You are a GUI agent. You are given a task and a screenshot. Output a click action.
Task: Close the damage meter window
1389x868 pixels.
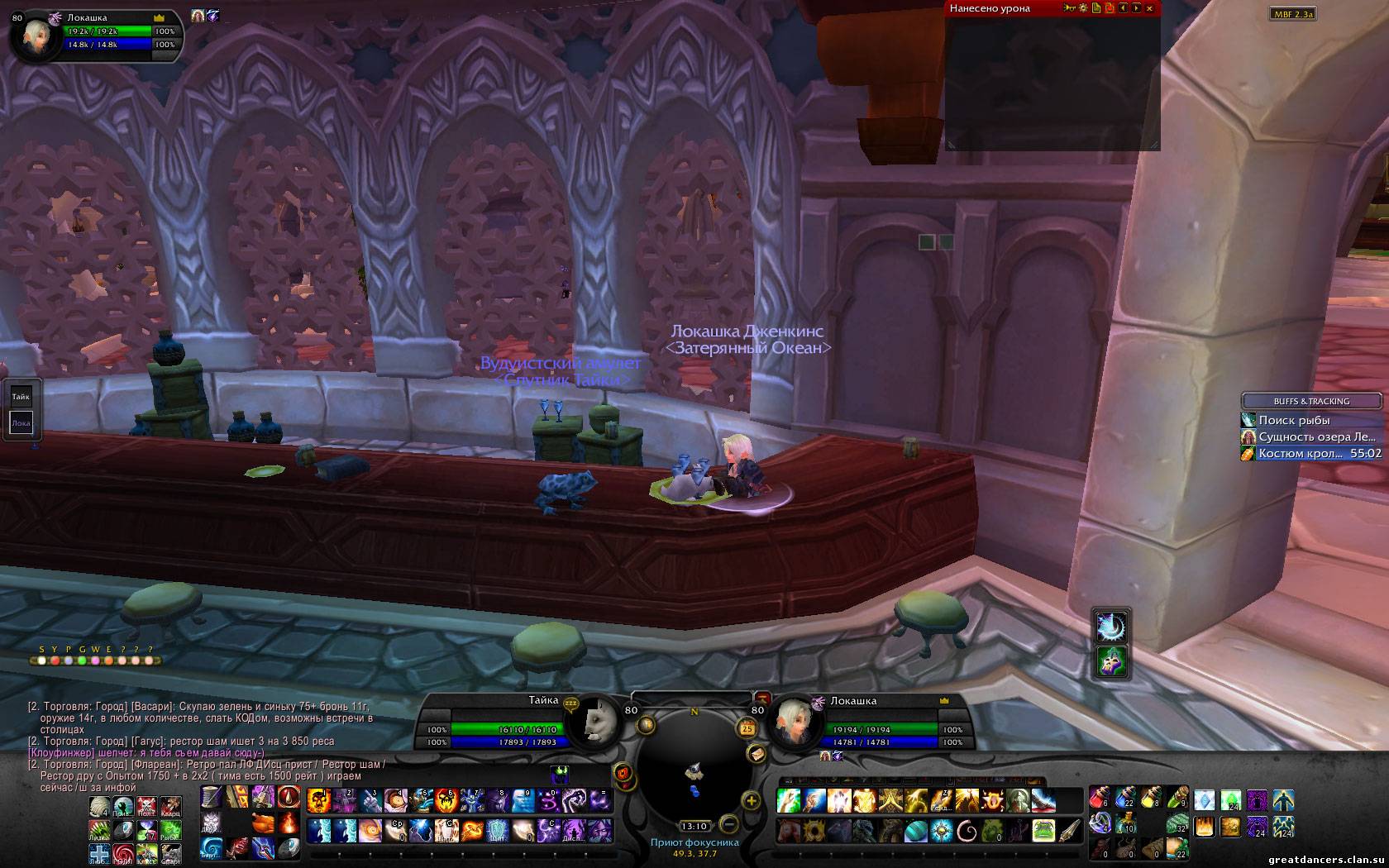pos(1149,8)
